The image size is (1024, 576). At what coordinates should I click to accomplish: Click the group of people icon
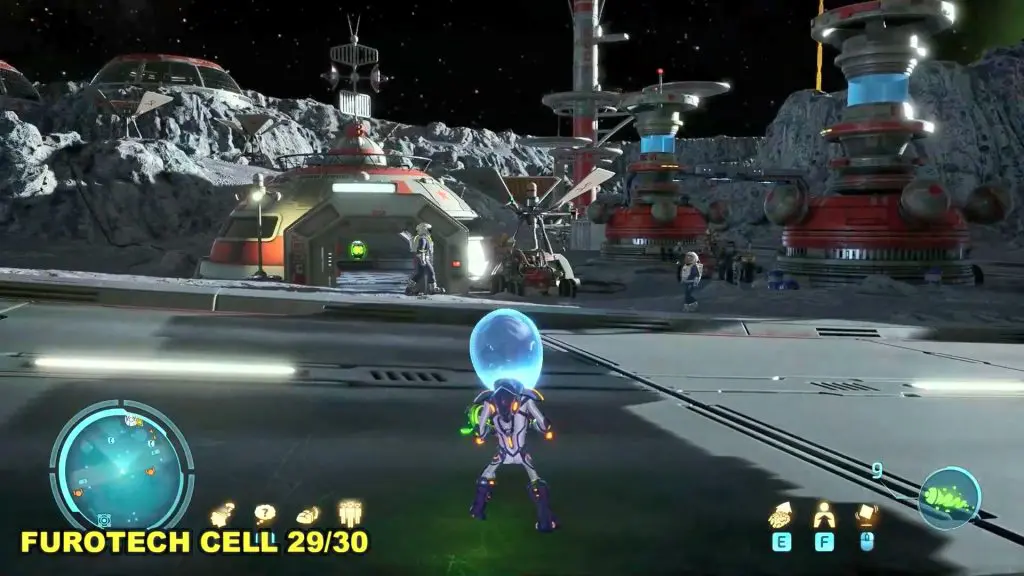coord(350,513)
